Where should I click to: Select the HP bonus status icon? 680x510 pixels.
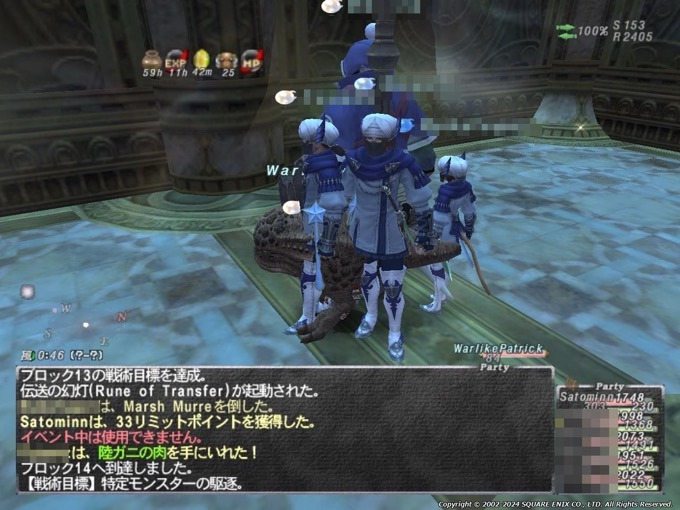click(252, 60)
